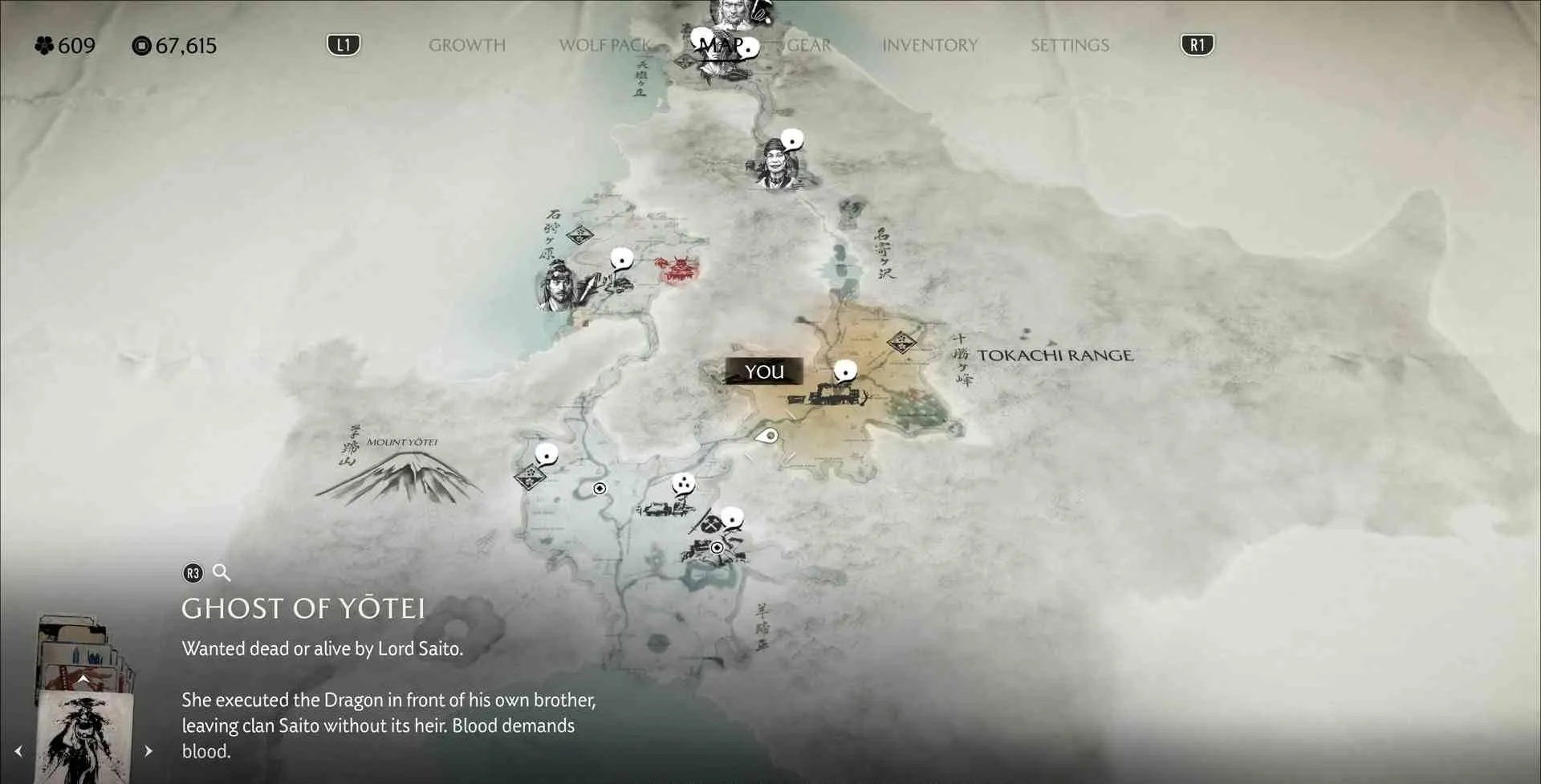Switch to the Settings tab
The width and height of the screenshot is (1541, 784).
point(1069,45)
